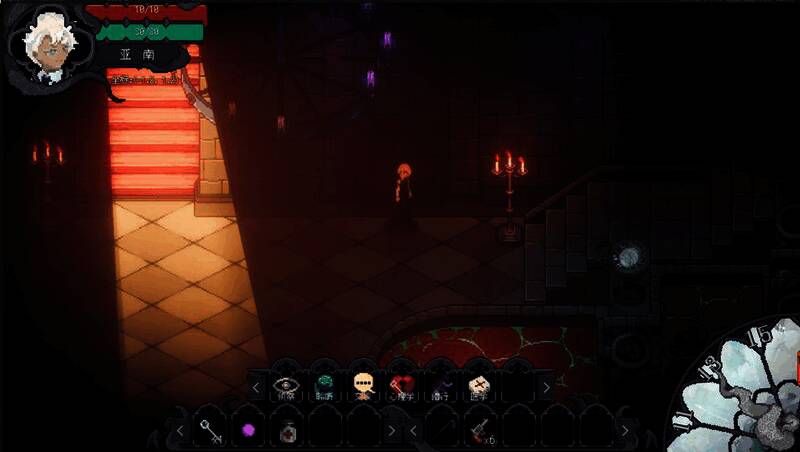Activate the red heart skill icon
This screenshot has height=452, width=800.
402,385
